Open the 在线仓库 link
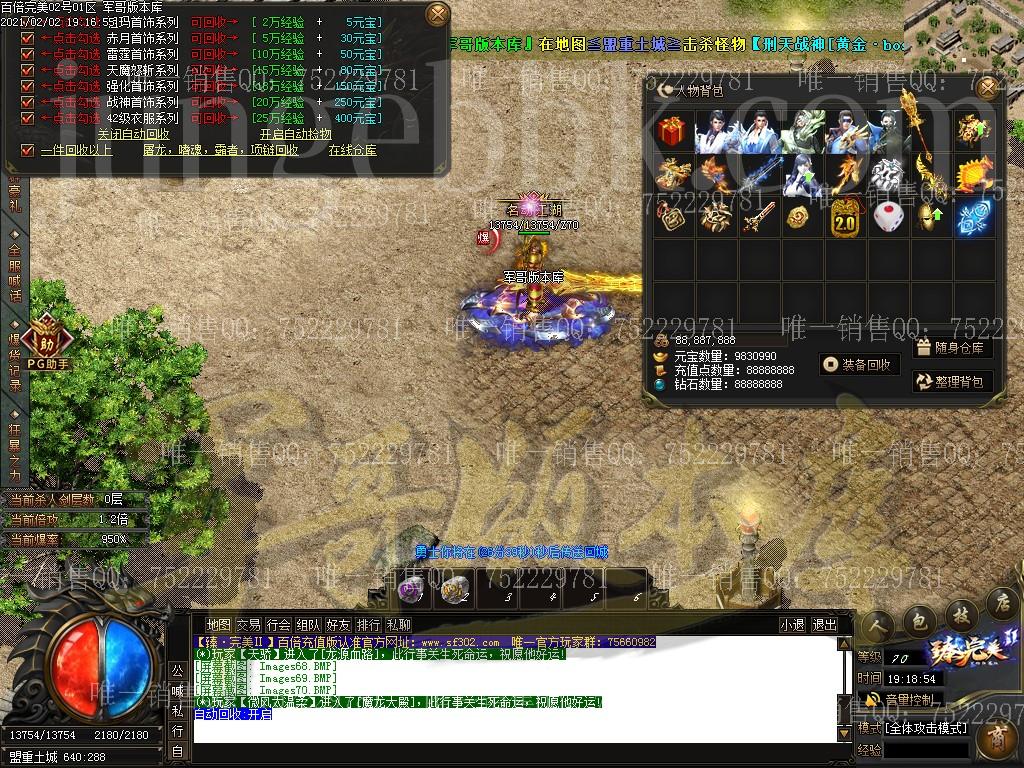Screen dimensions: 1024x768 (352, 150)
